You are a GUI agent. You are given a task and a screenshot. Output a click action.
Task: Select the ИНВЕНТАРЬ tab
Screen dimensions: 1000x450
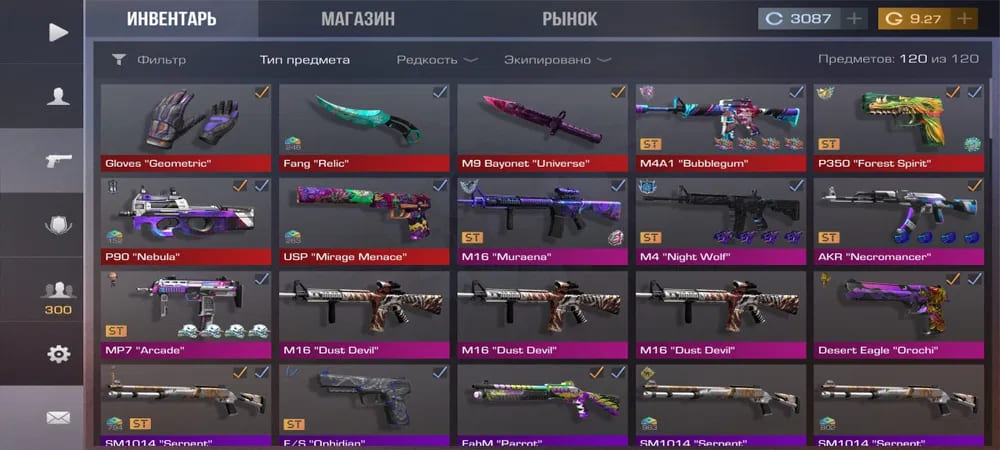pyautogui.click(x=170, y=19)
